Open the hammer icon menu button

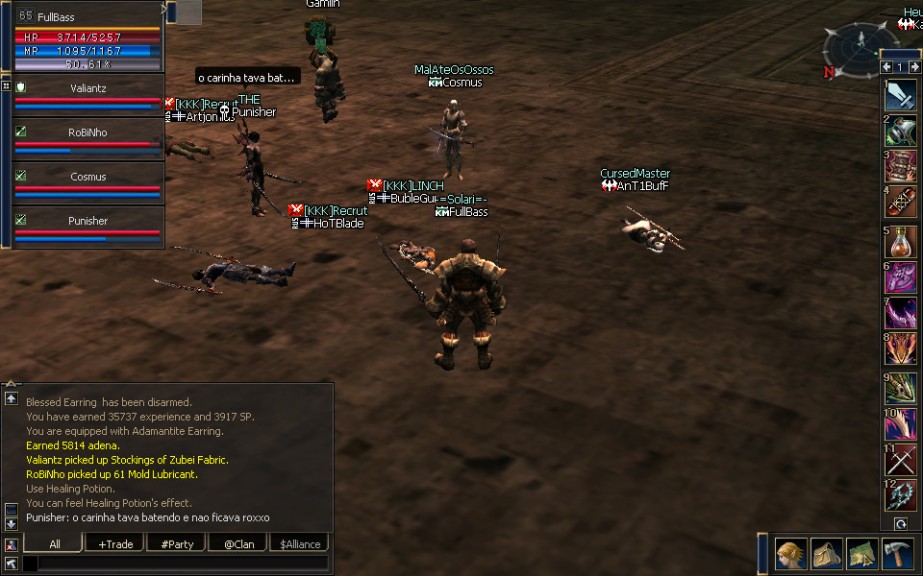point(897,553)
